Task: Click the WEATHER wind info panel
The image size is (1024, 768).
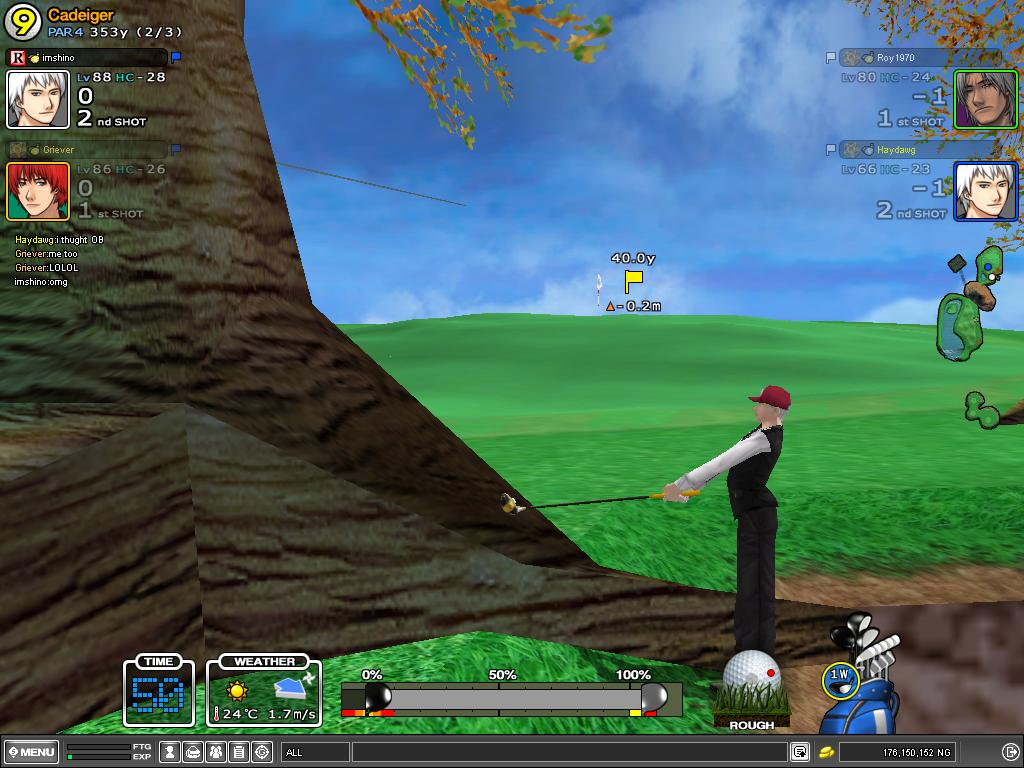Action: (x=264, y=691)
